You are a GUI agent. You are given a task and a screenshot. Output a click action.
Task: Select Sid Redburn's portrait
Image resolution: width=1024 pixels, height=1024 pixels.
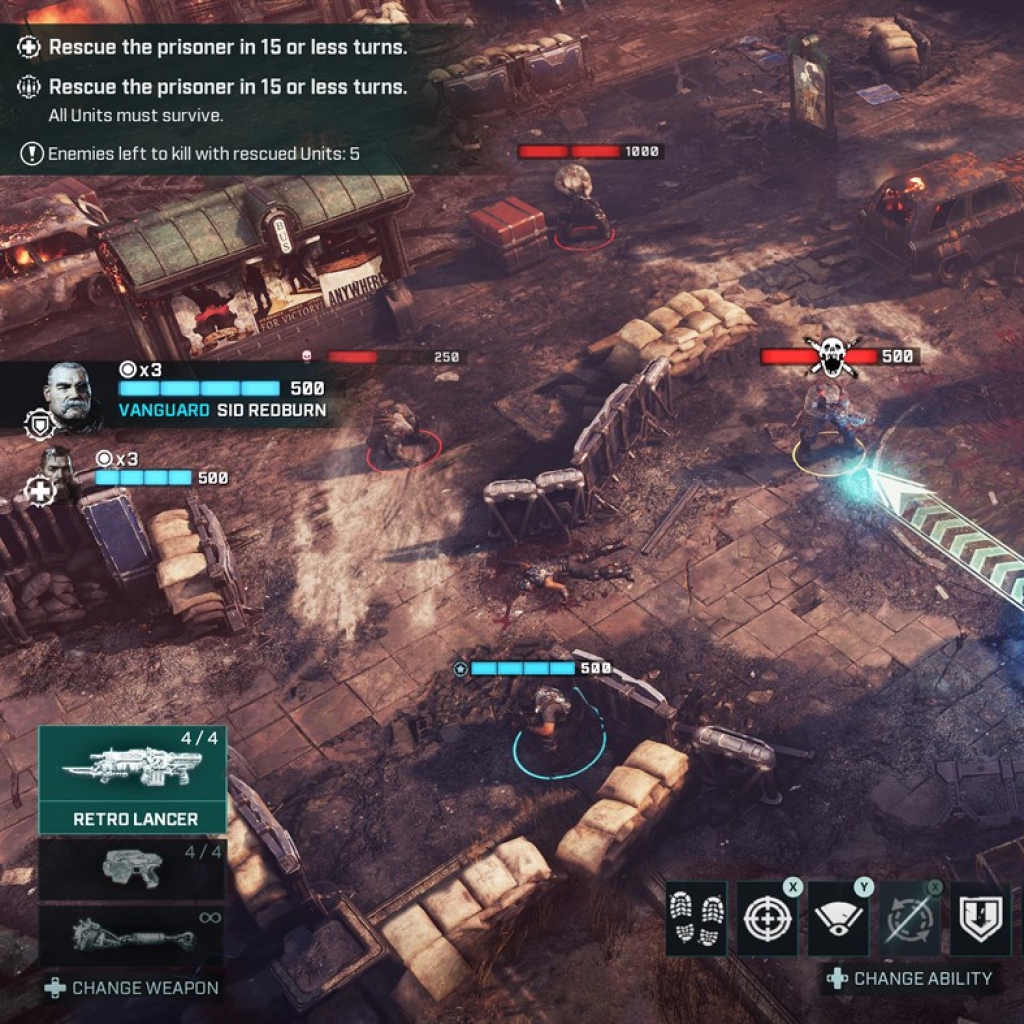69,393
